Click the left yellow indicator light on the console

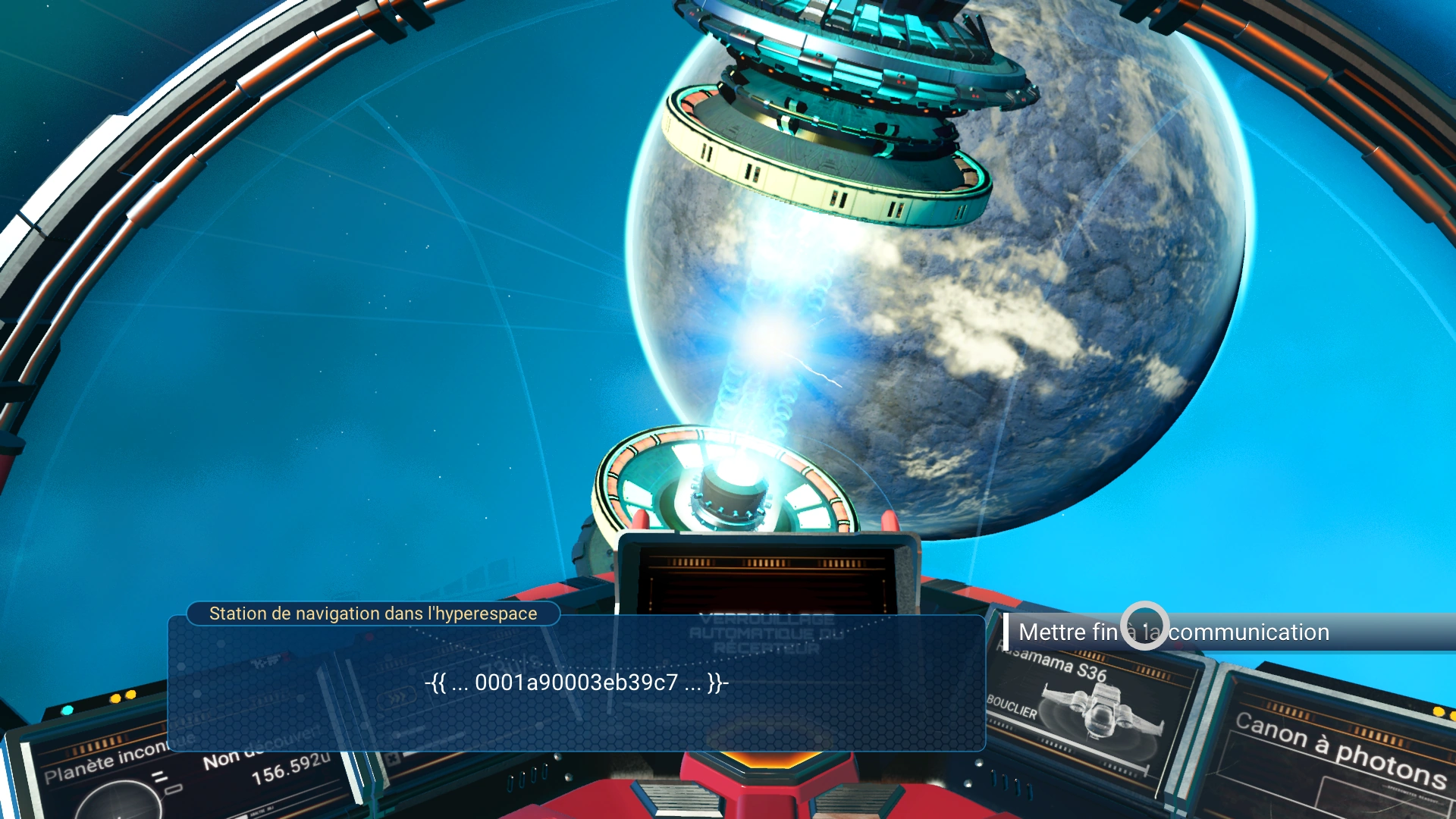pos(115,699)
